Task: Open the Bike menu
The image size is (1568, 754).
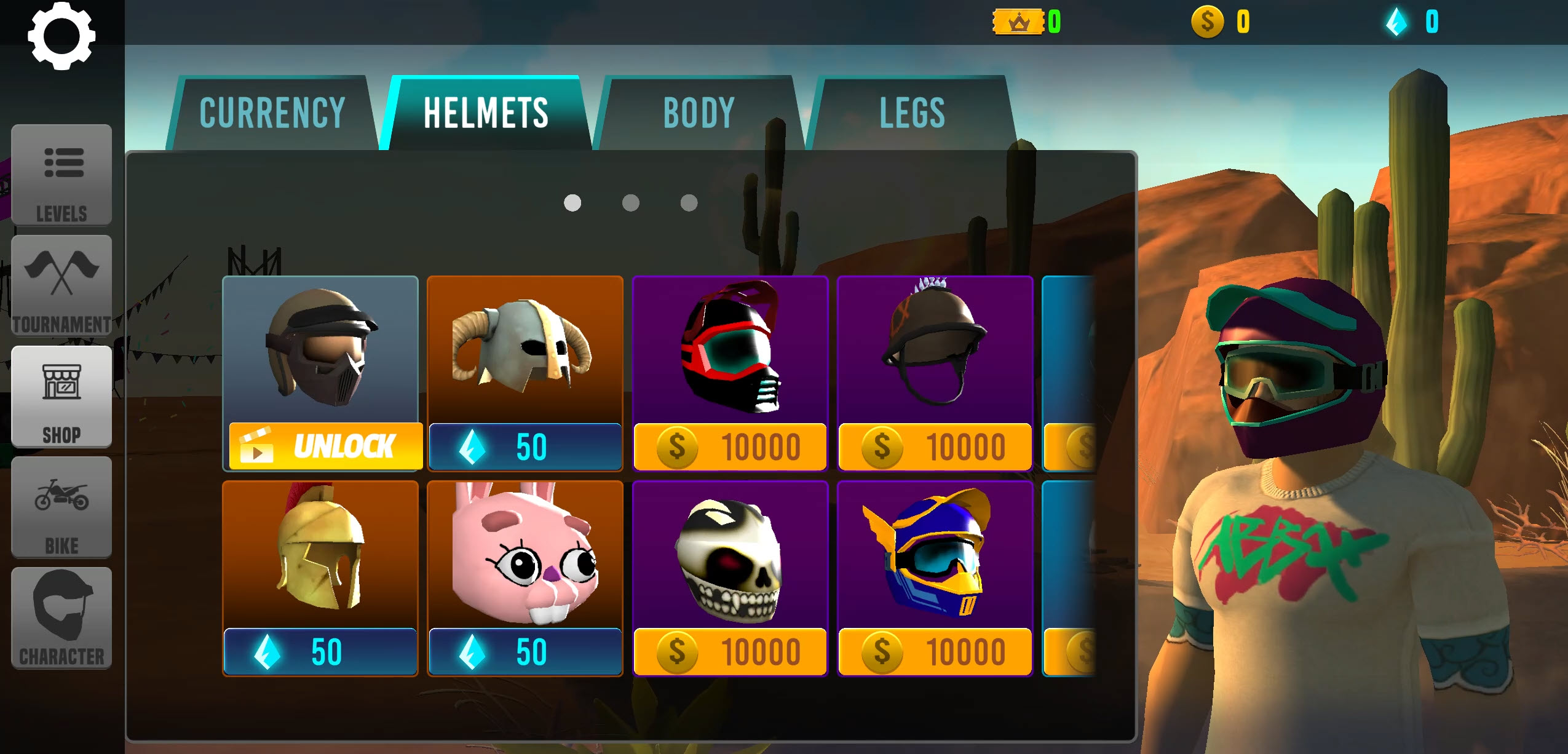Action: point(61,507)
